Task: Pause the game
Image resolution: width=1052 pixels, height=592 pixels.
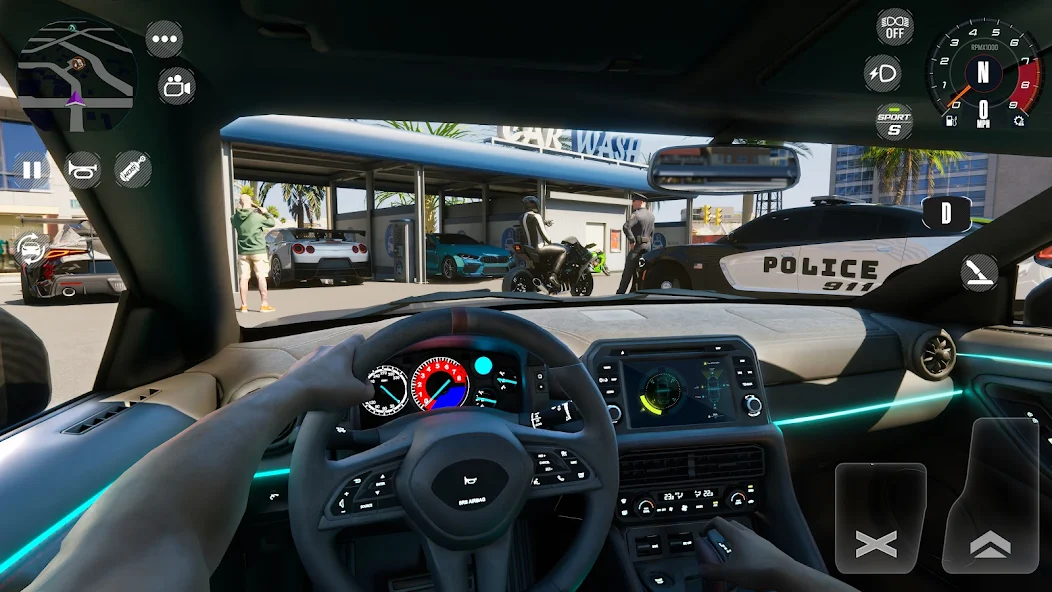Action: (32, 170)
